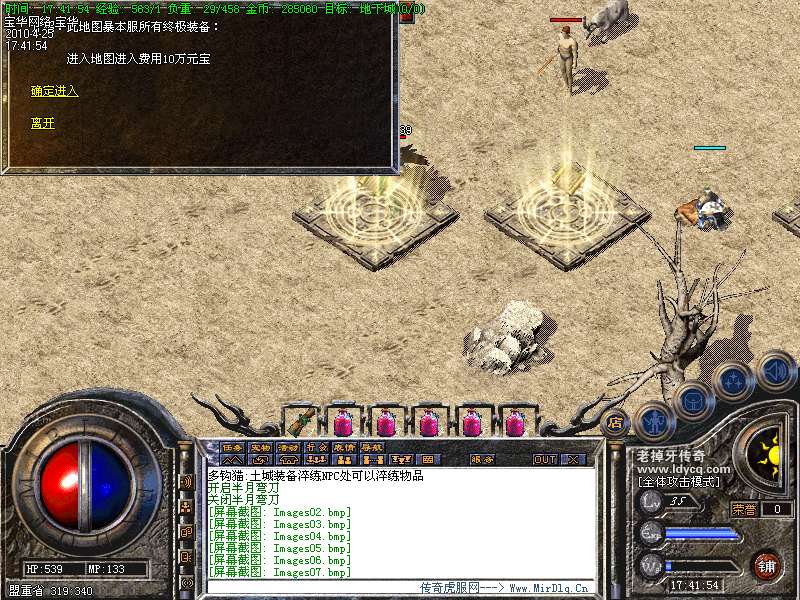Toggle the sound speaker button
Viewport: 800px width, 600px height.
point(775,370)
